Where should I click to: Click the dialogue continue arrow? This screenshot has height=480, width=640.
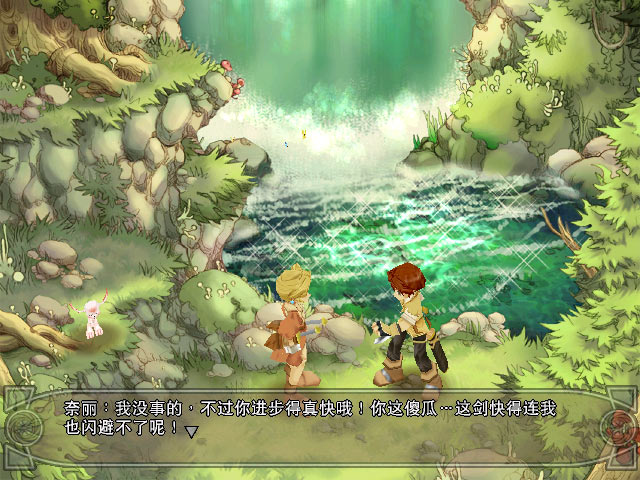coord(192,431)
